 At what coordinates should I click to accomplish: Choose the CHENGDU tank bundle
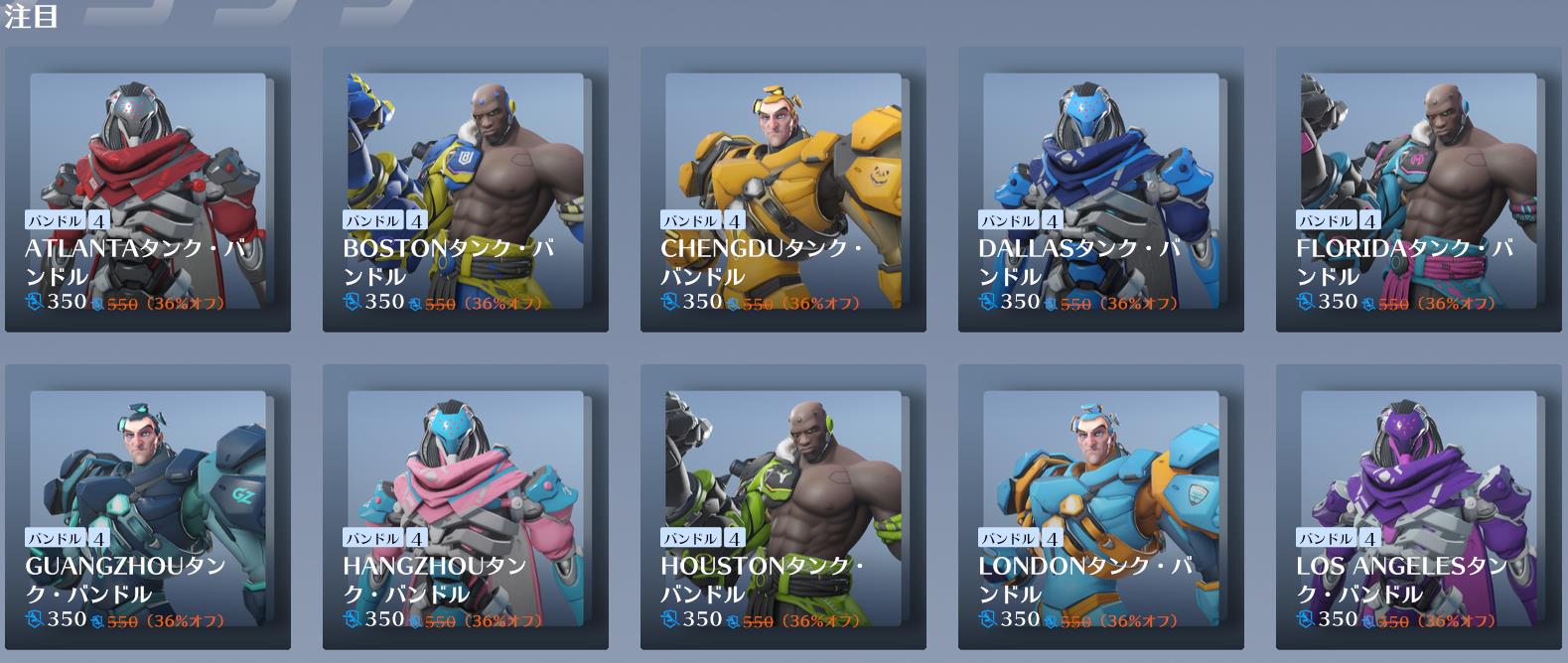pyautogui.click(x=784, y=189)
